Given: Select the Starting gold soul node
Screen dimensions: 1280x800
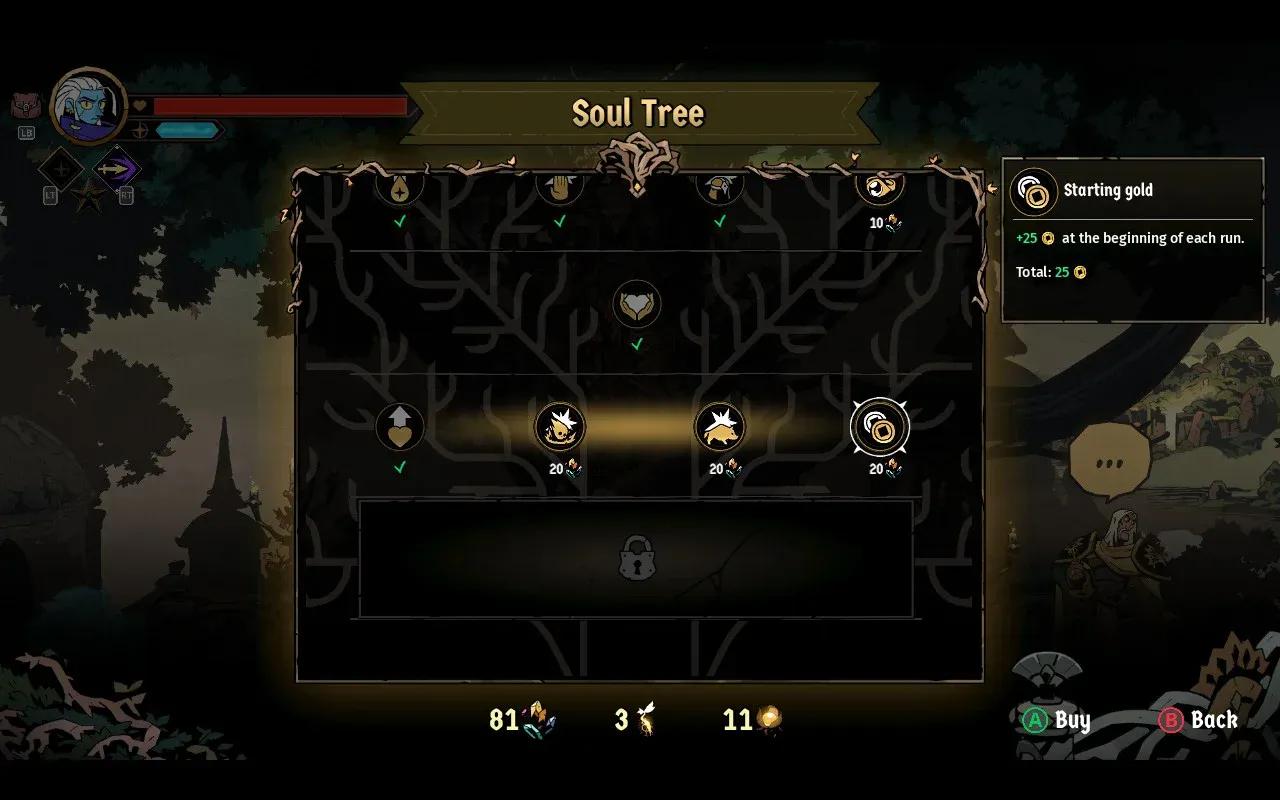Looking at the screenshot, I should pyautogui.click(x=879, y=427).
